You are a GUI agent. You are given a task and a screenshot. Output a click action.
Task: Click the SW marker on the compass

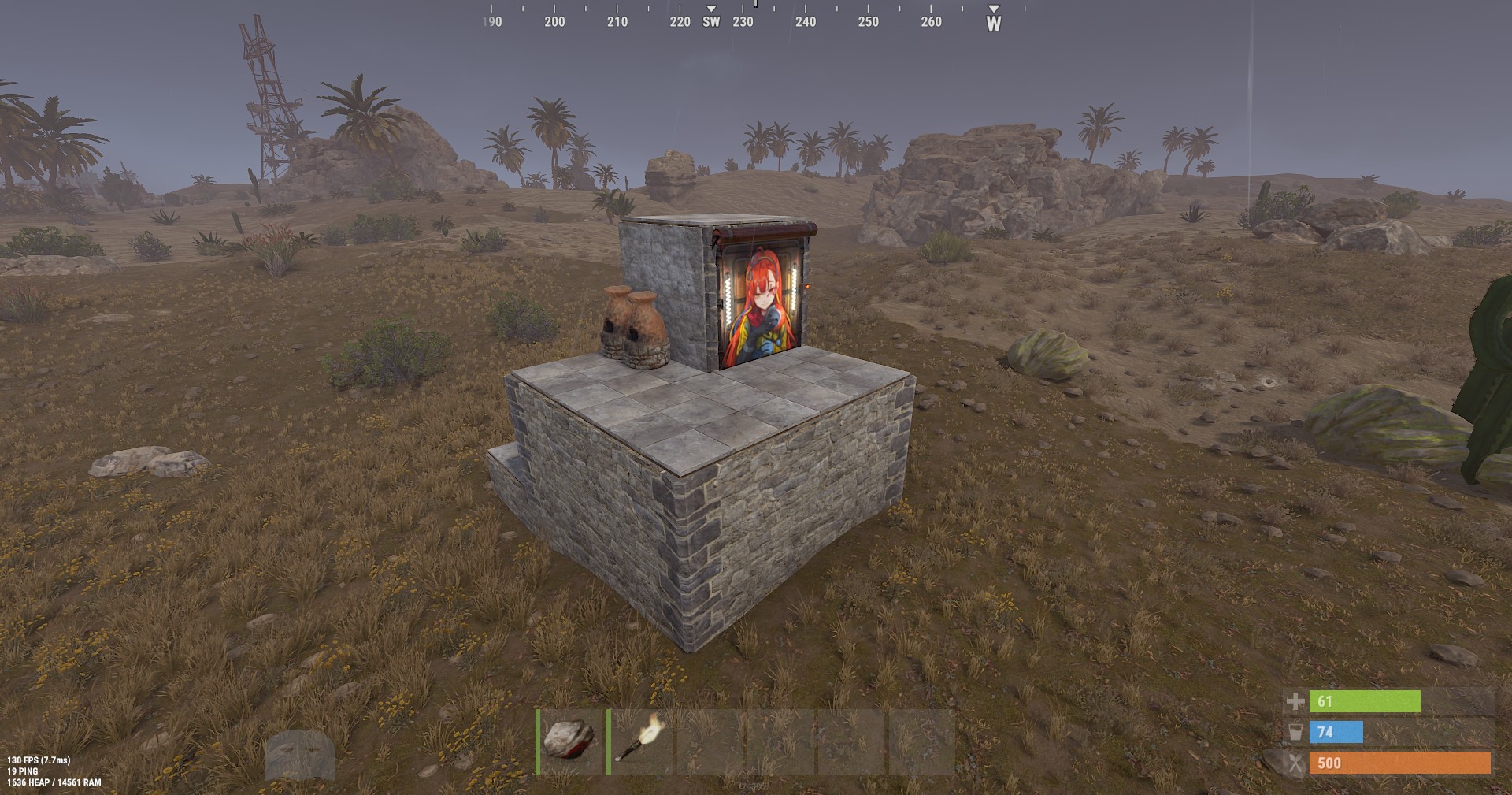coord(711,22)
